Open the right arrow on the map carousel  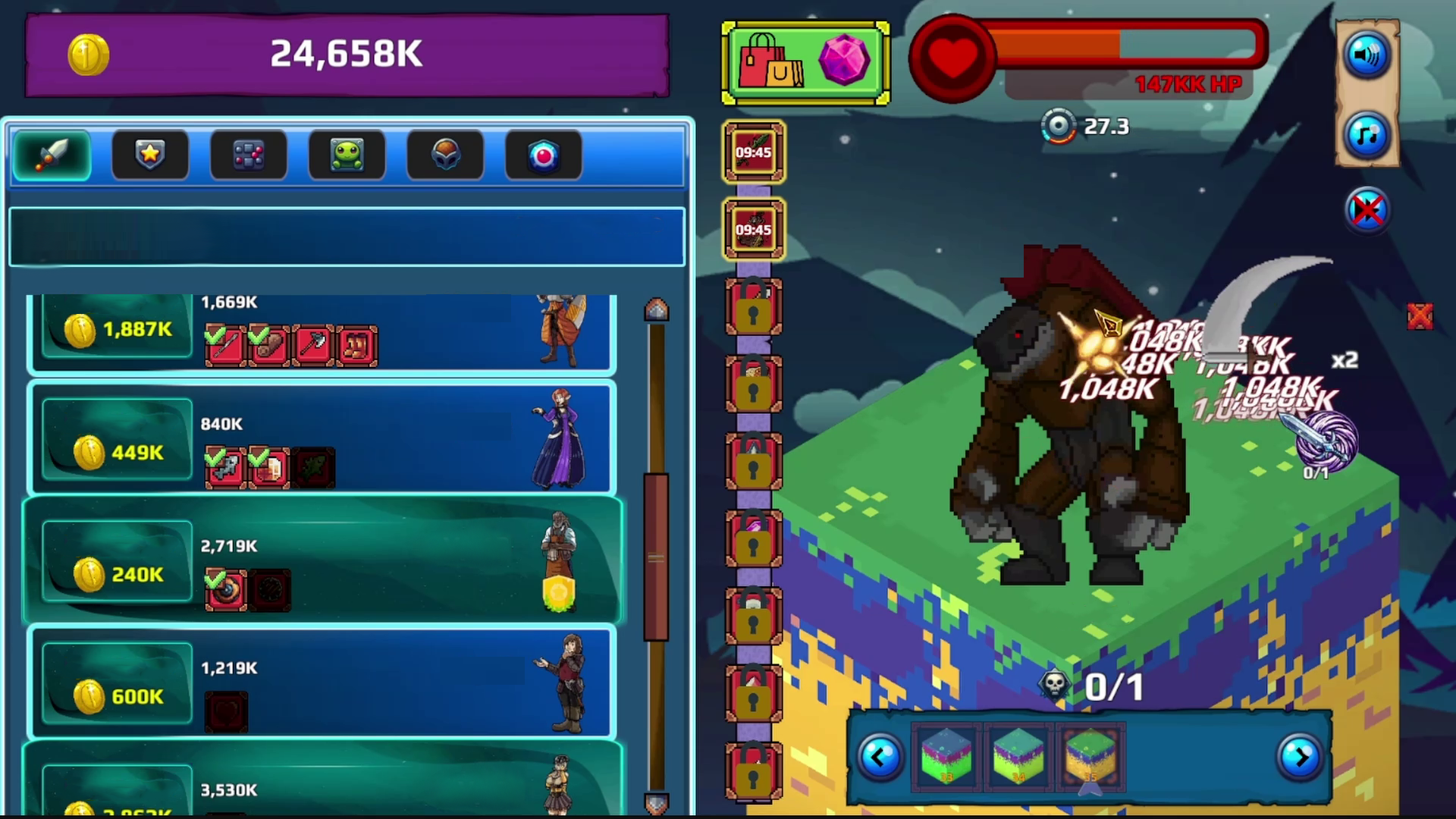click(1302, 758)
